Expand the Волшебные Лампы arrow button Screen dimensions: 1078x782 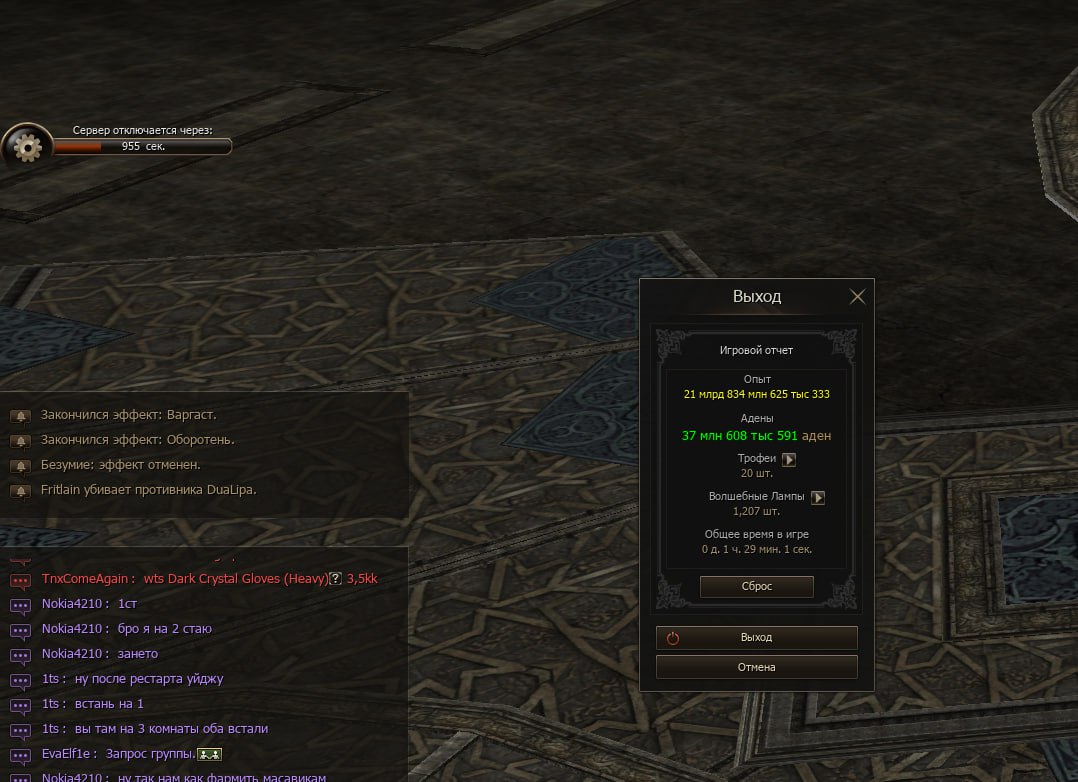[817, 497]
